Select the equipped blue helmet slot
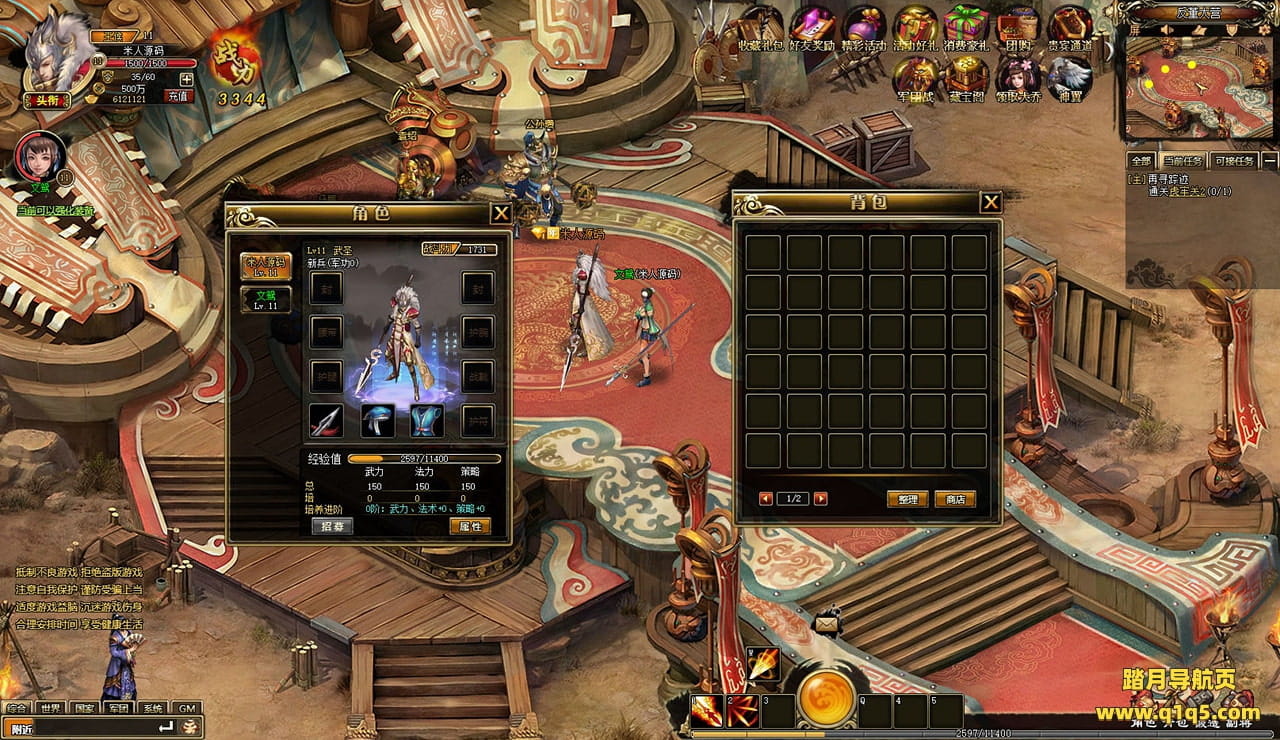Screen dimensions: 1280x740 coord(377,421)
